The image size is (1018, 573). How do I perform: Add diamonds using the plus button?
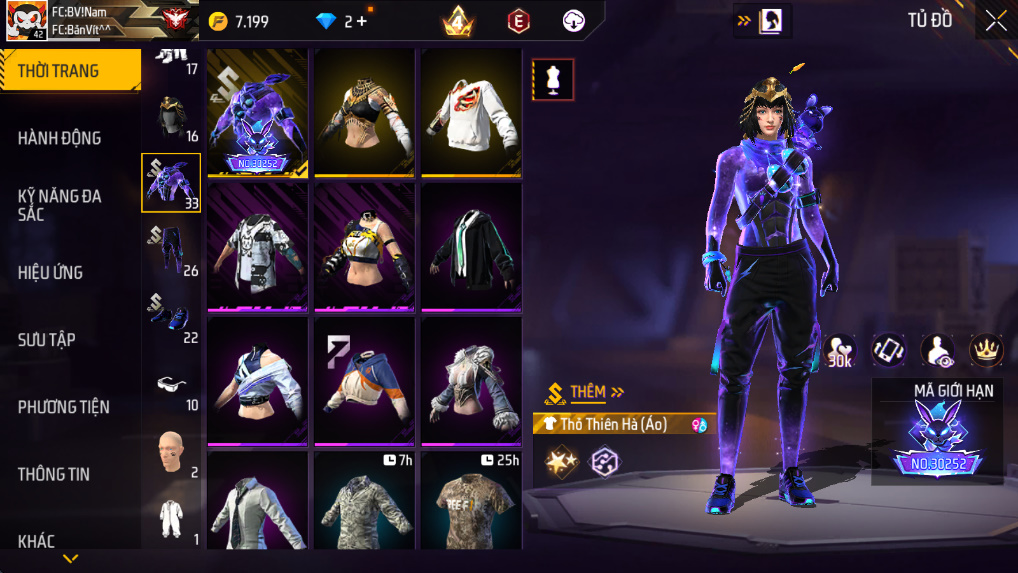point(361,21)
